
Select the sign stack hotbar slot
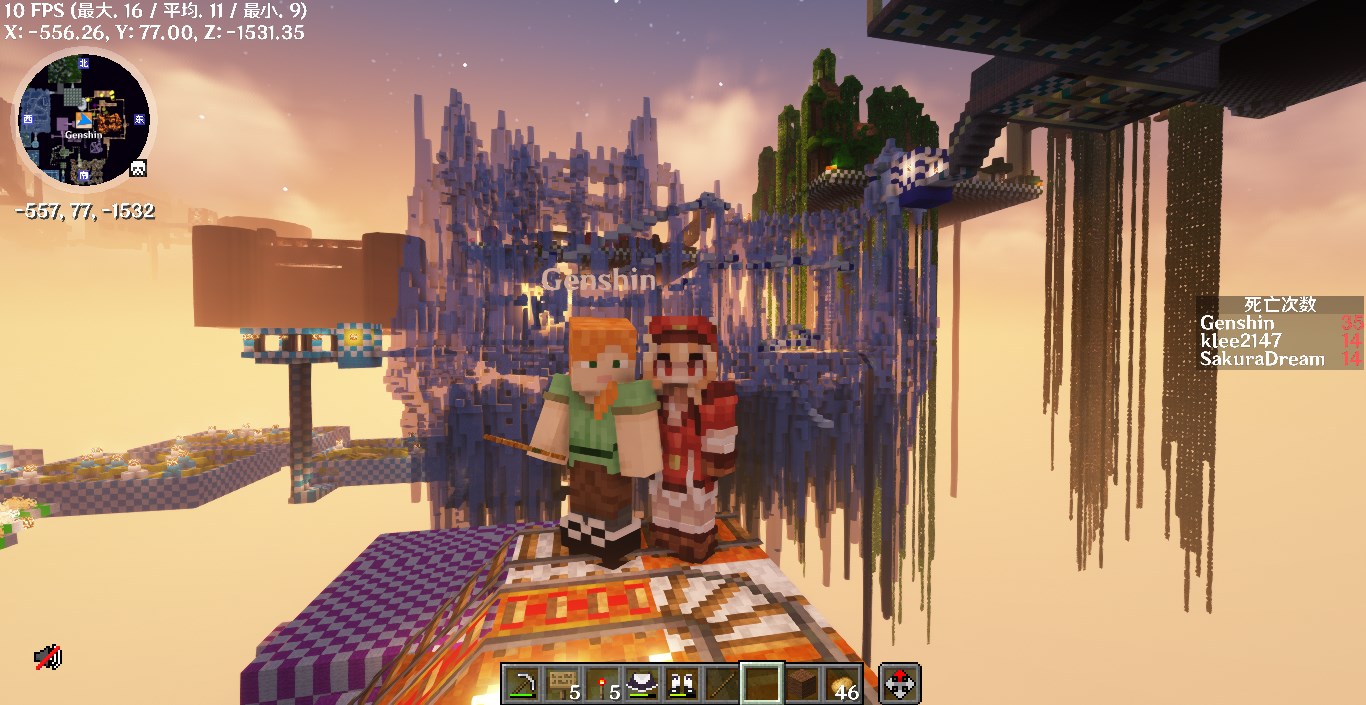[561, 684]
